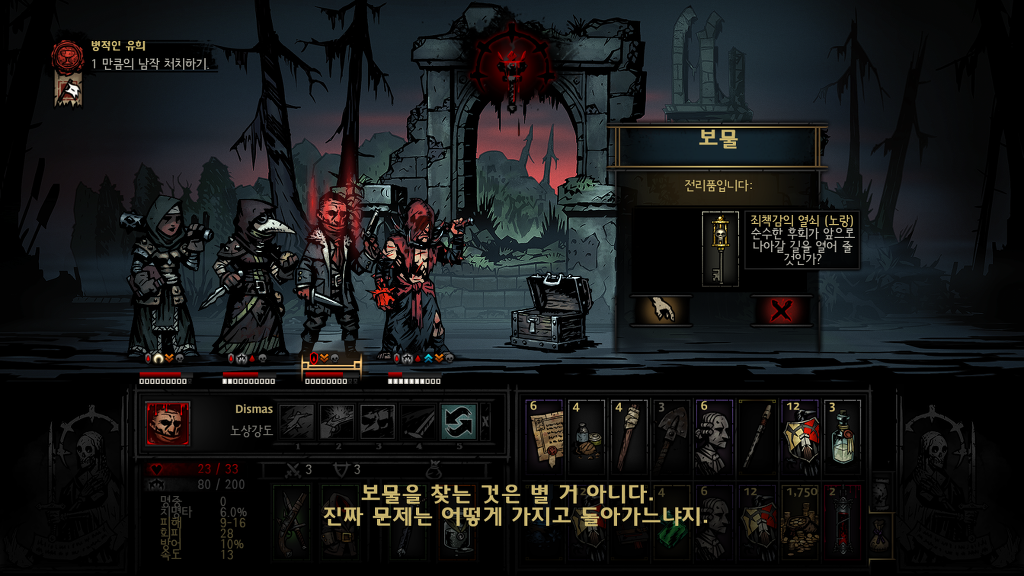This screenshot has height=576, width=1024.
Task: Select the third combat skill icon
Action: [377, 421]
